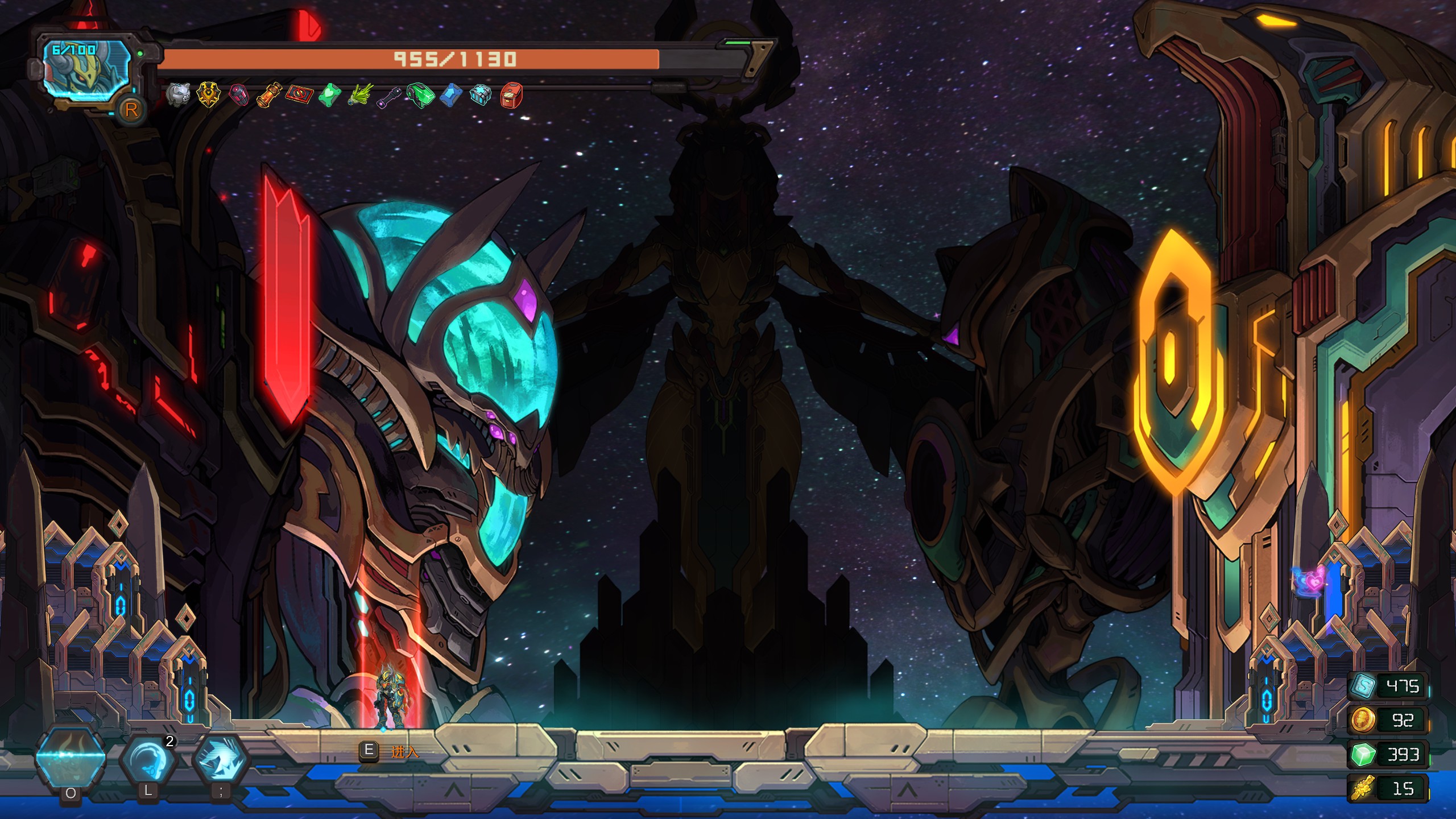Inspect the red and black canister relic

coord(239,95)
